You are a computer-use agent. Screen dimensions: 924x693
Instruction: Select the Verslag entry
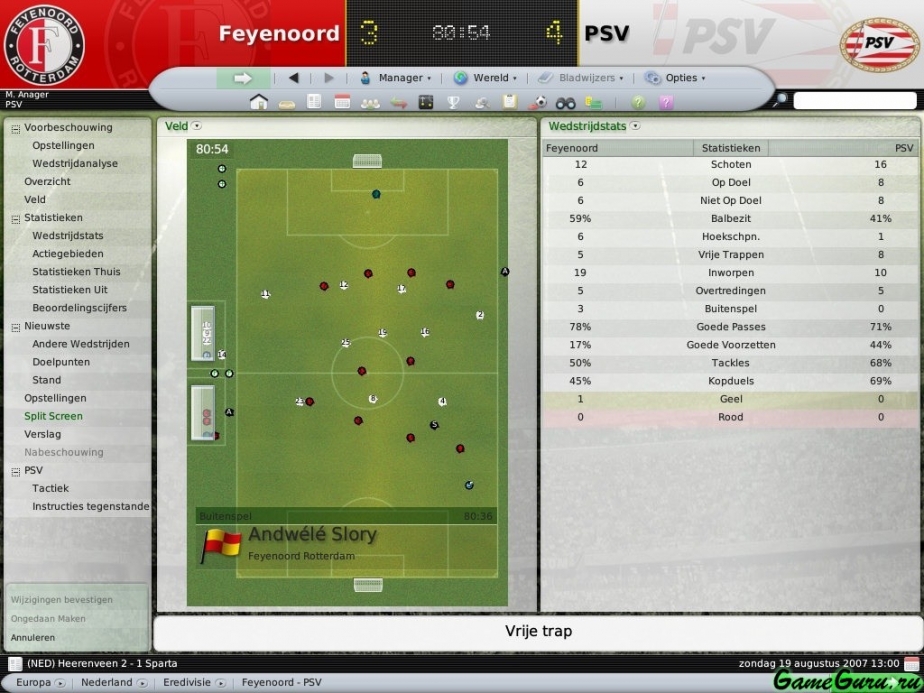tap(43, 434)
